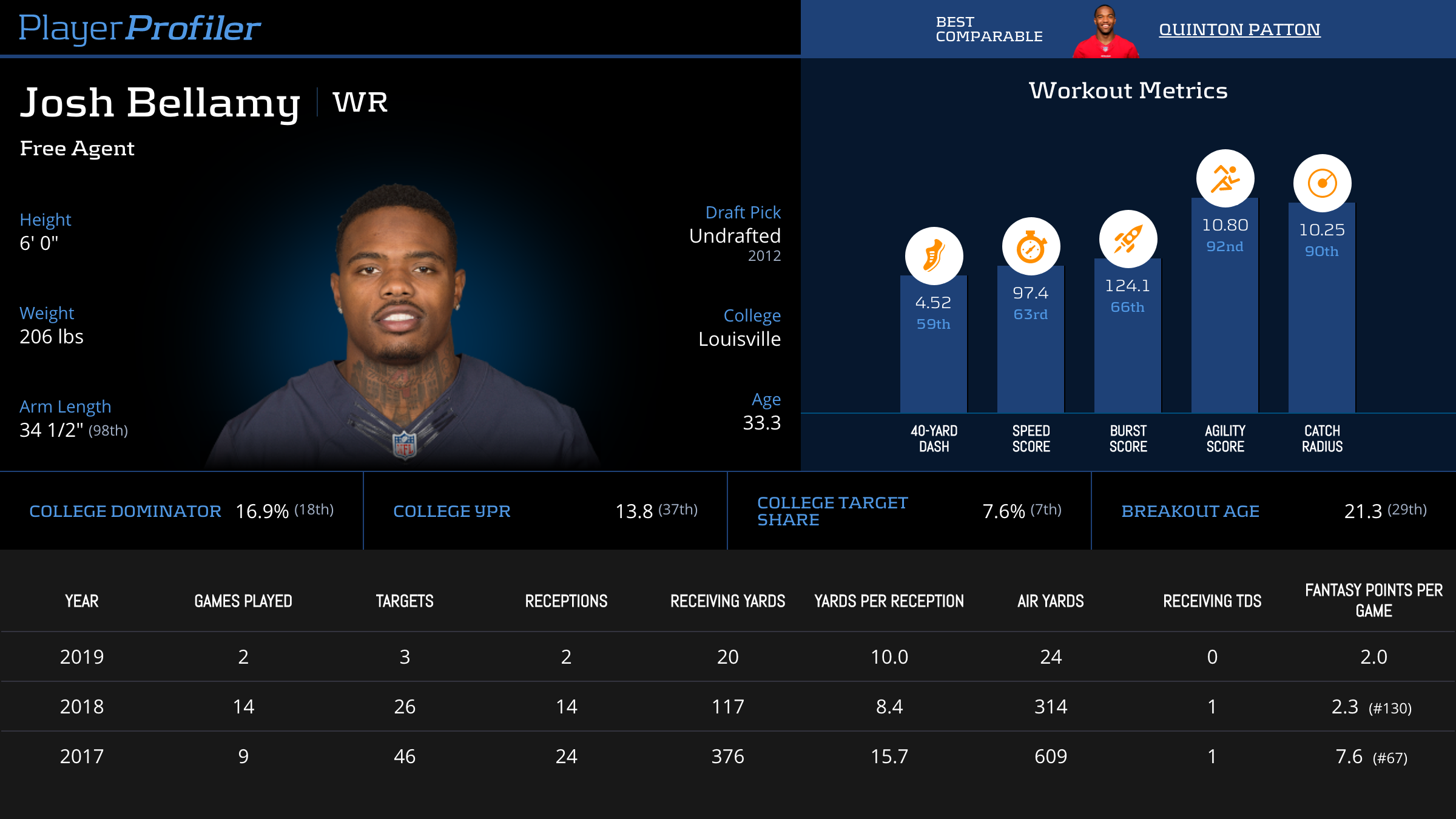Choose the Burst Score rocket icon
The width and height of the screenshot is (1456, 819).
(1128, 239)
